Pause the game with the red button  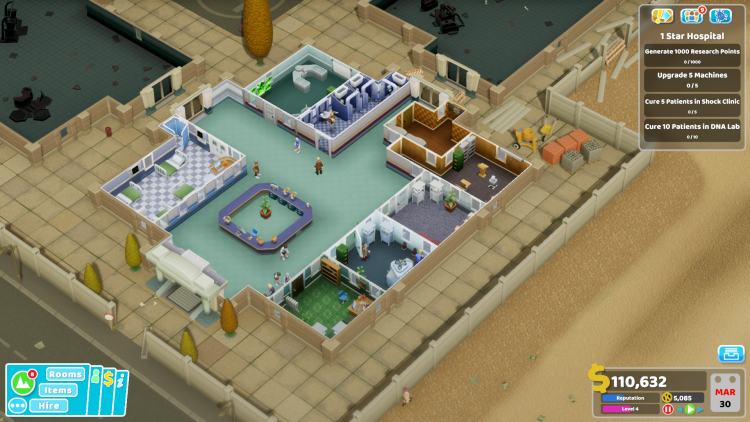click(668, 409)
